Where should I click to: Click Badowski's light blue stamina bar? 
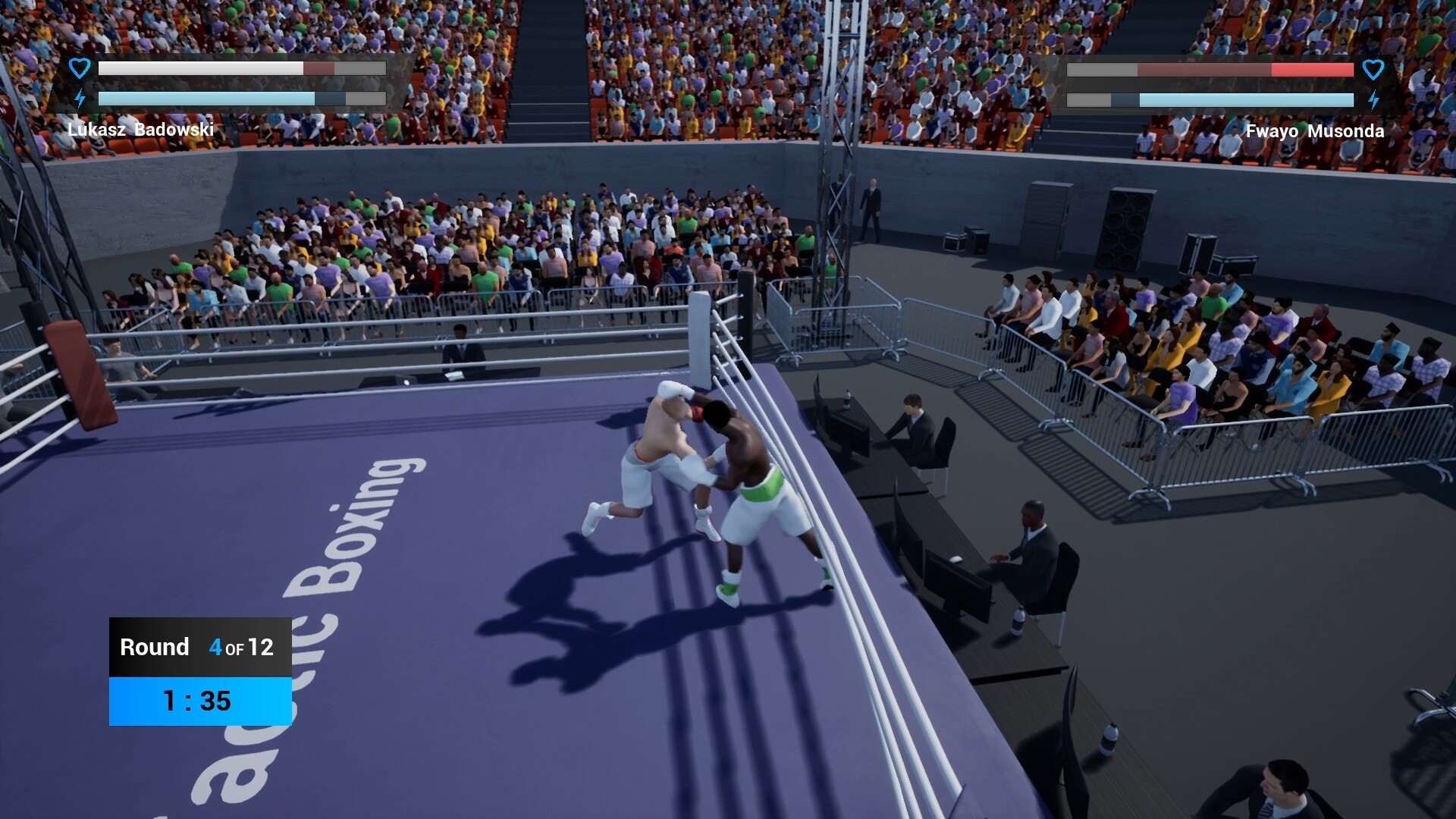(205, 98)
